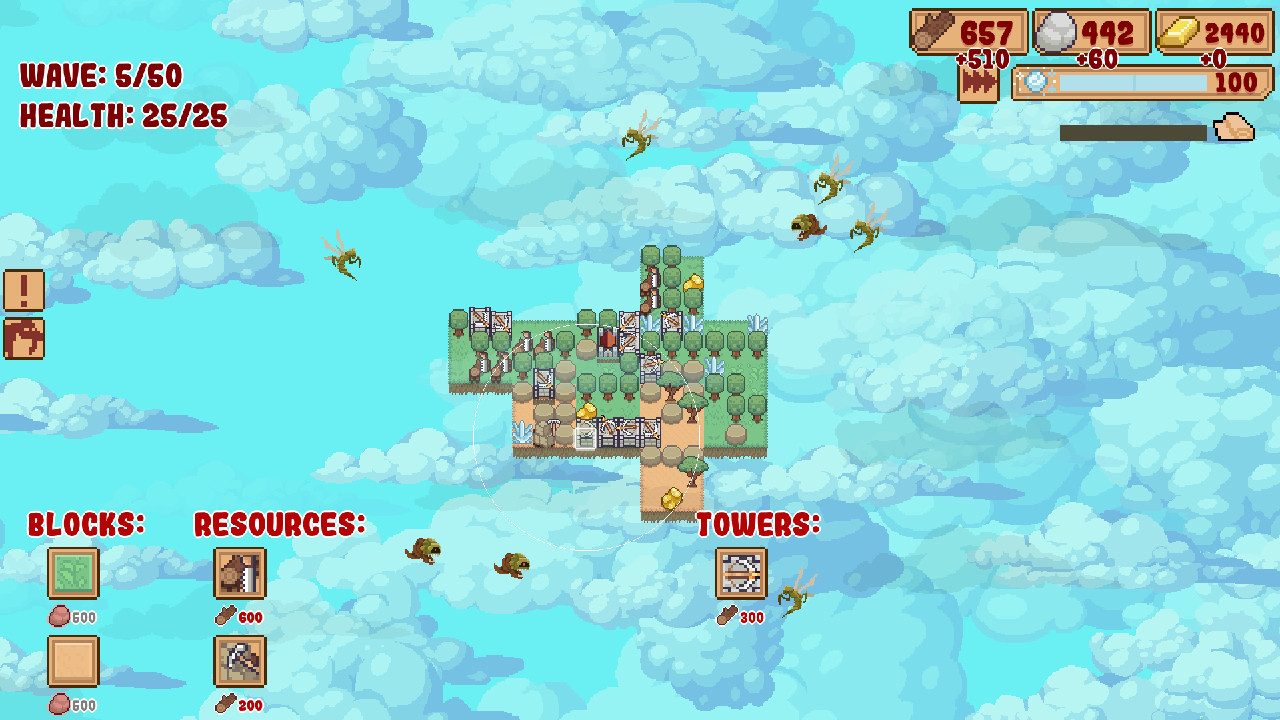Select the dirt block in the Blocks panel
This screenshot has height=720, width=1280.
coord(74,662)
